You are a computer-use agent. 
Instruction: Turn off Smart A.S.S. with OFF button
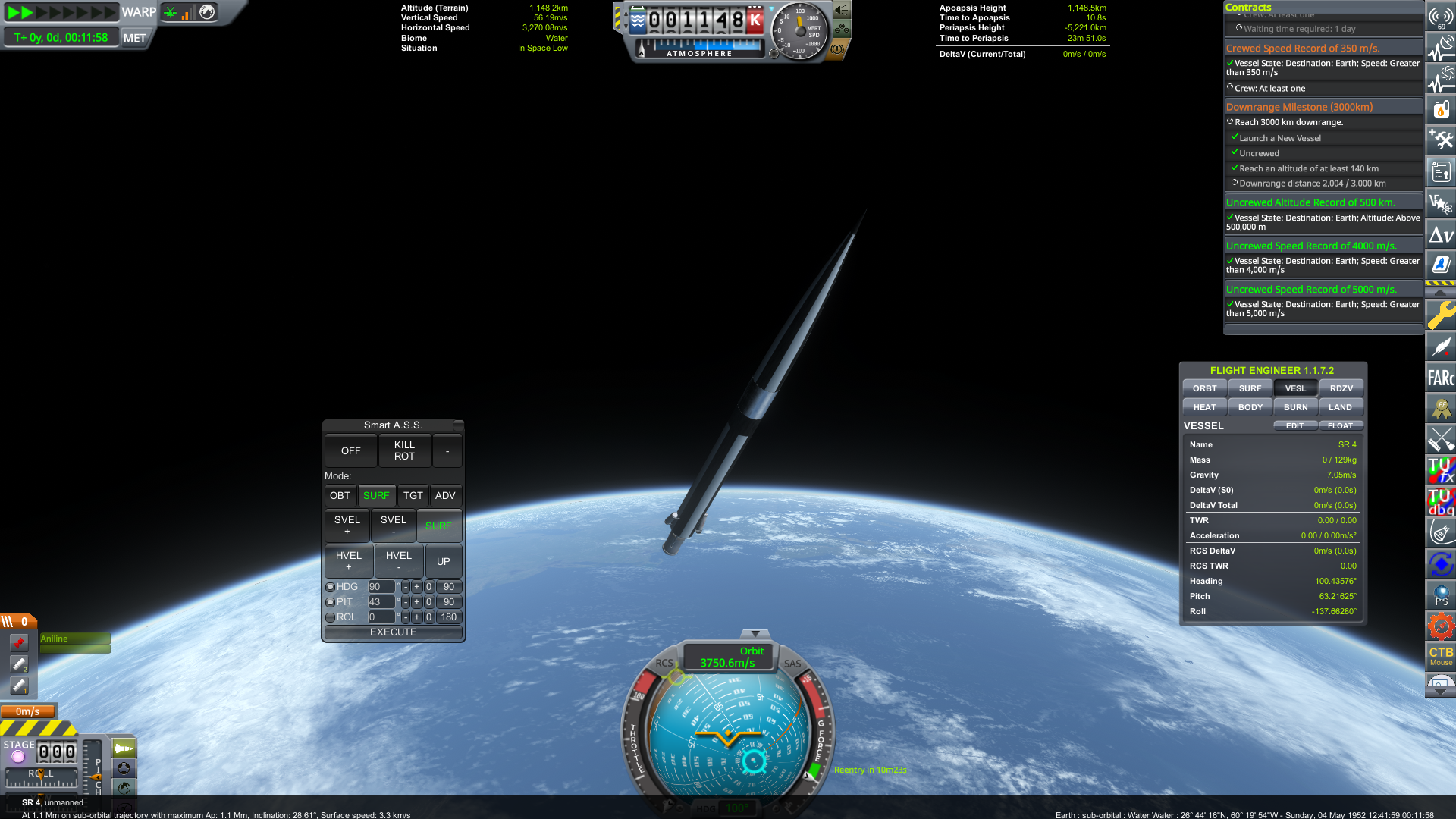(350, 450)
